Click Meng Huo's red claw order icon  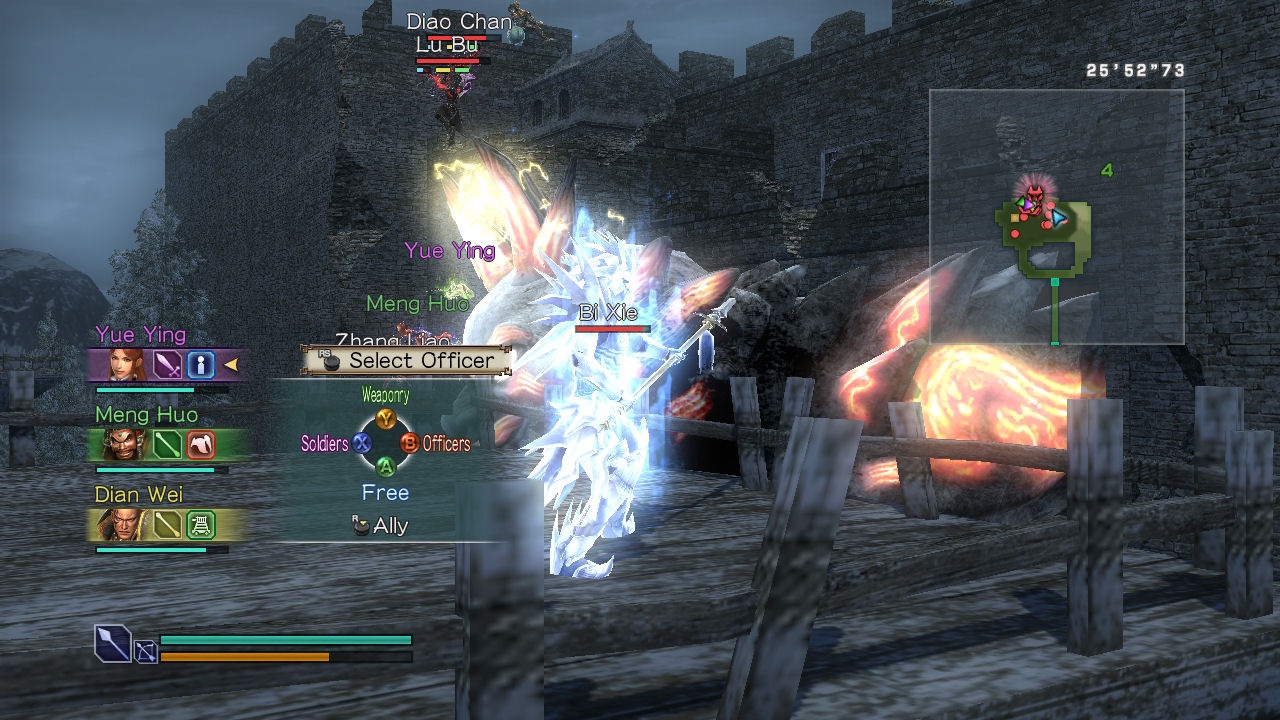(200, 444)
